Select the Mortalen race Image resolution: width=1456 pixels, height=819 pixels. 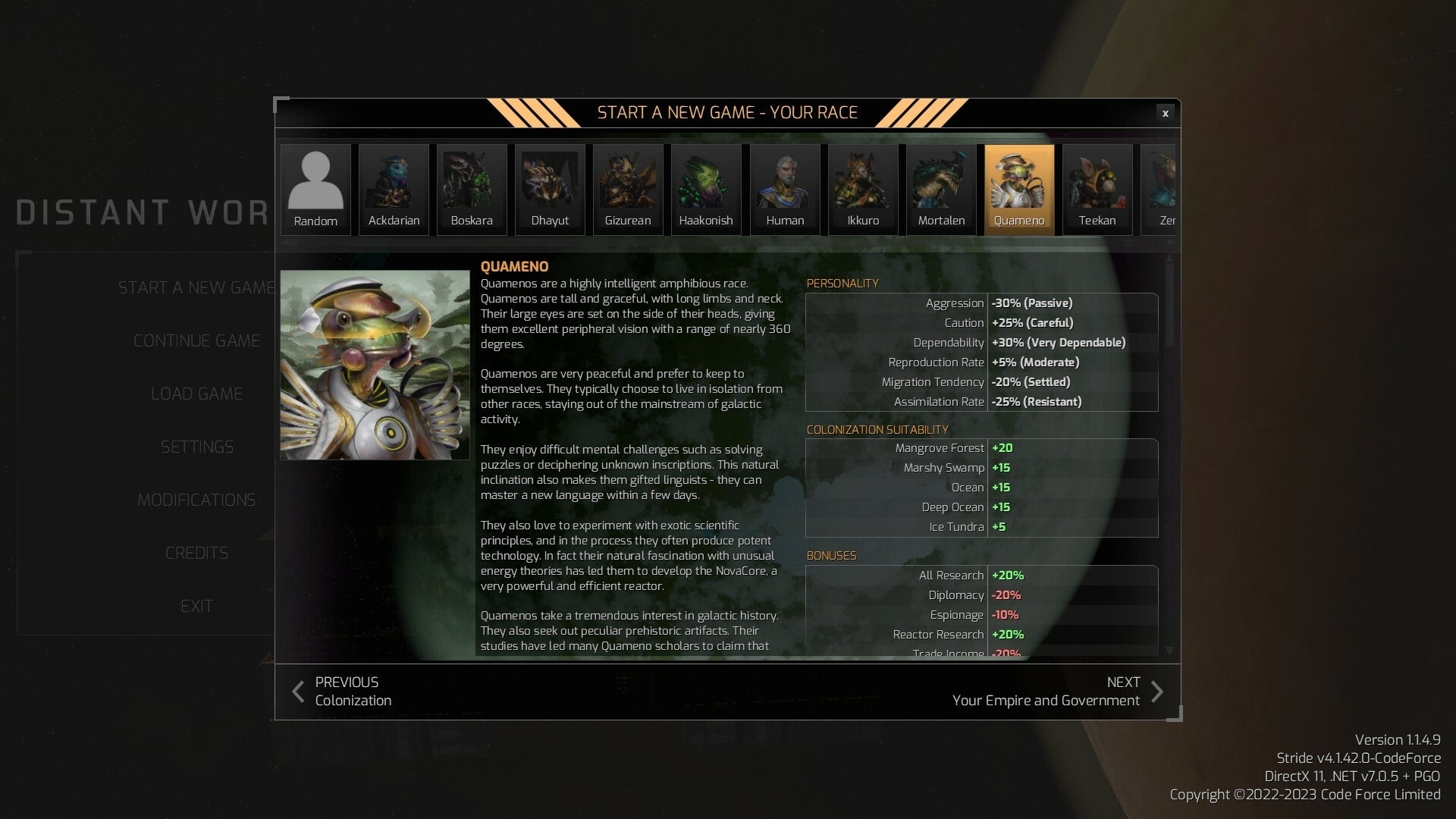941,186
